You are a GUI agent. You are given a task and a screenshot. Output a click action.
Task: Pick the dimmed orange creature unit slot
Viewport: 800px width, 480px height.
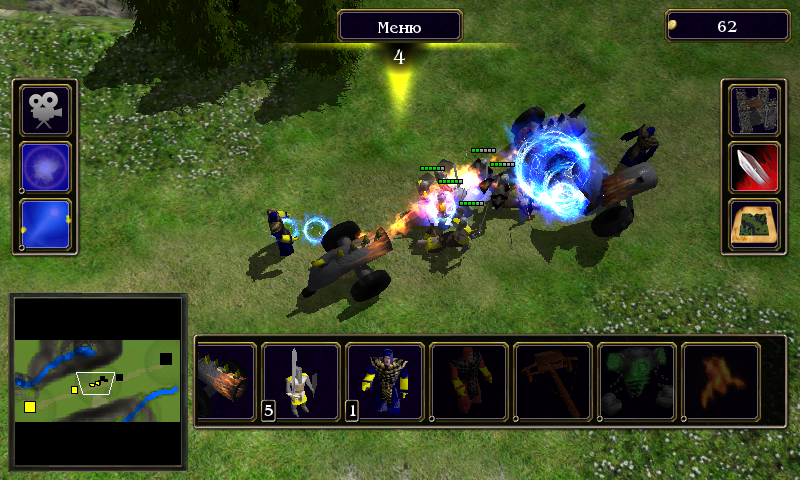click(721, 382)
